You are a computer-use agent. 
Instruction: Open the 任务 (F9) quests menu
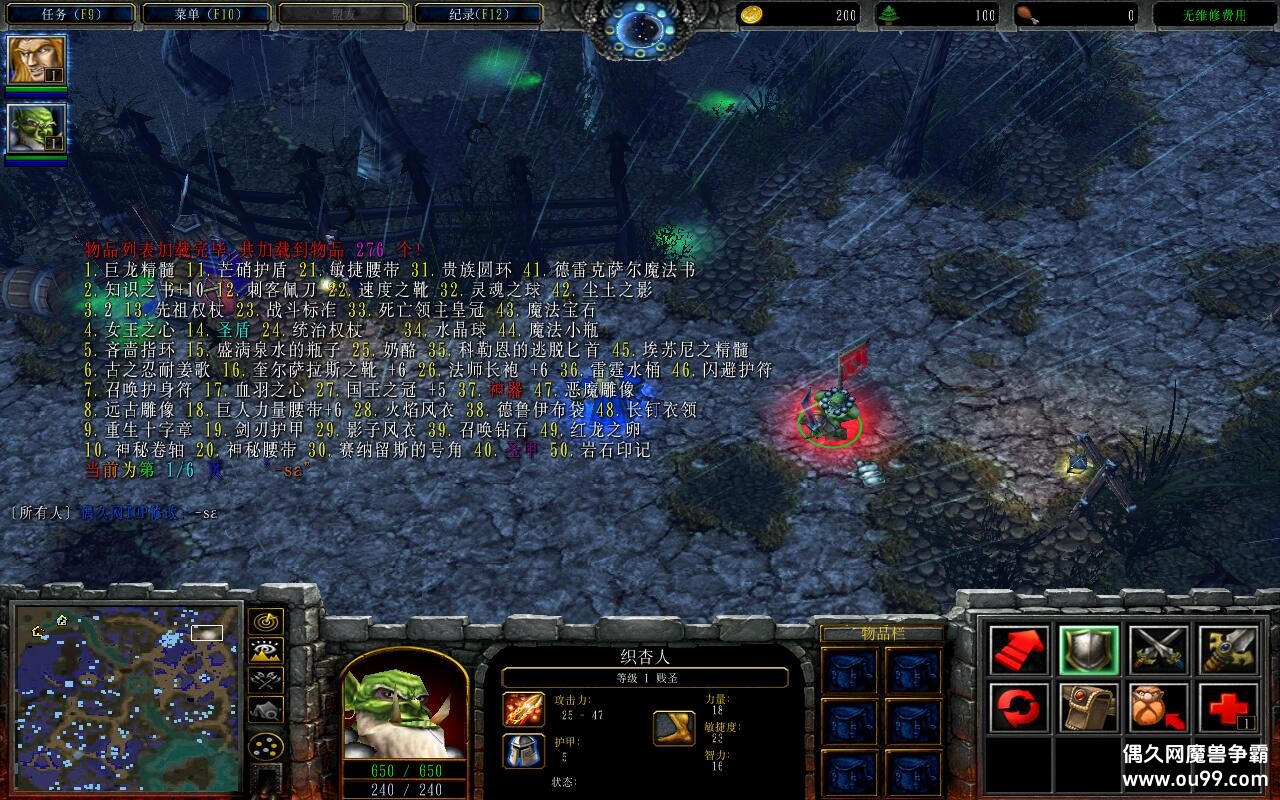pos(71,14)
